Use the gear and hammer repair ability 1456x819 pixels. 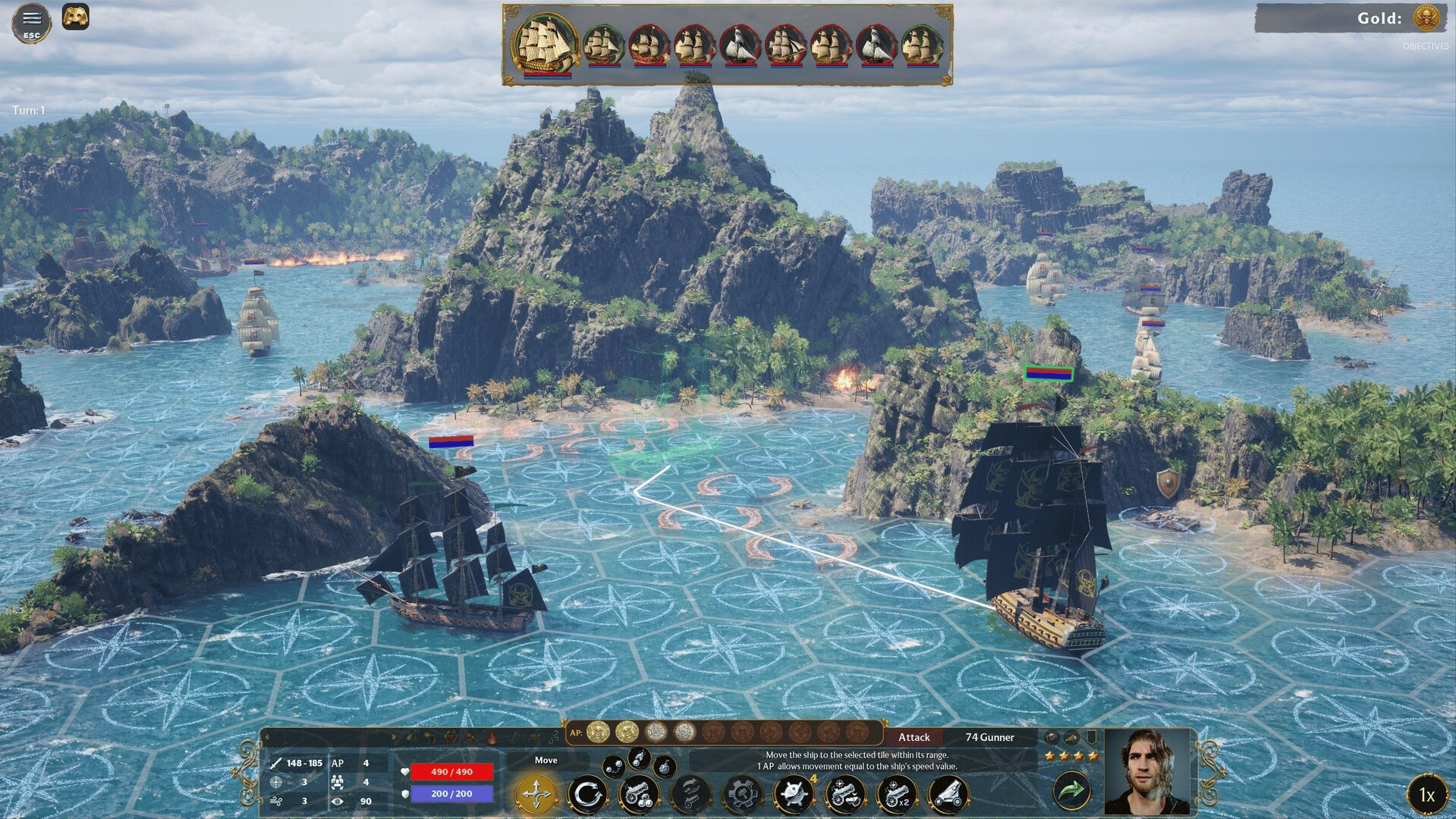pos(742,794)
